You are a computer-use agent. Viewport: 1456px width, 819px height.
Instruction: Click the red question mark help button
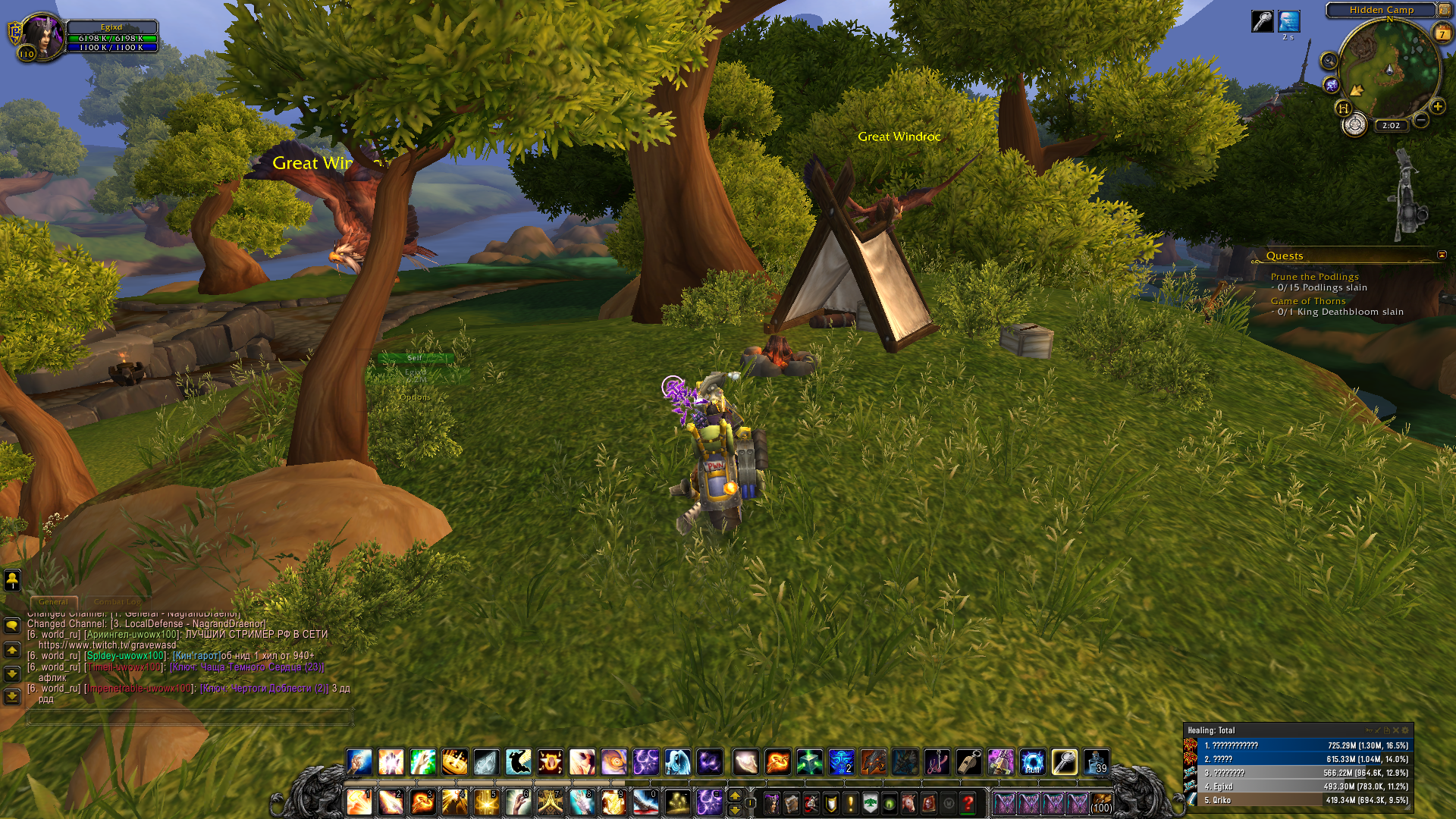pyautogui.click(x=968, y=802)
